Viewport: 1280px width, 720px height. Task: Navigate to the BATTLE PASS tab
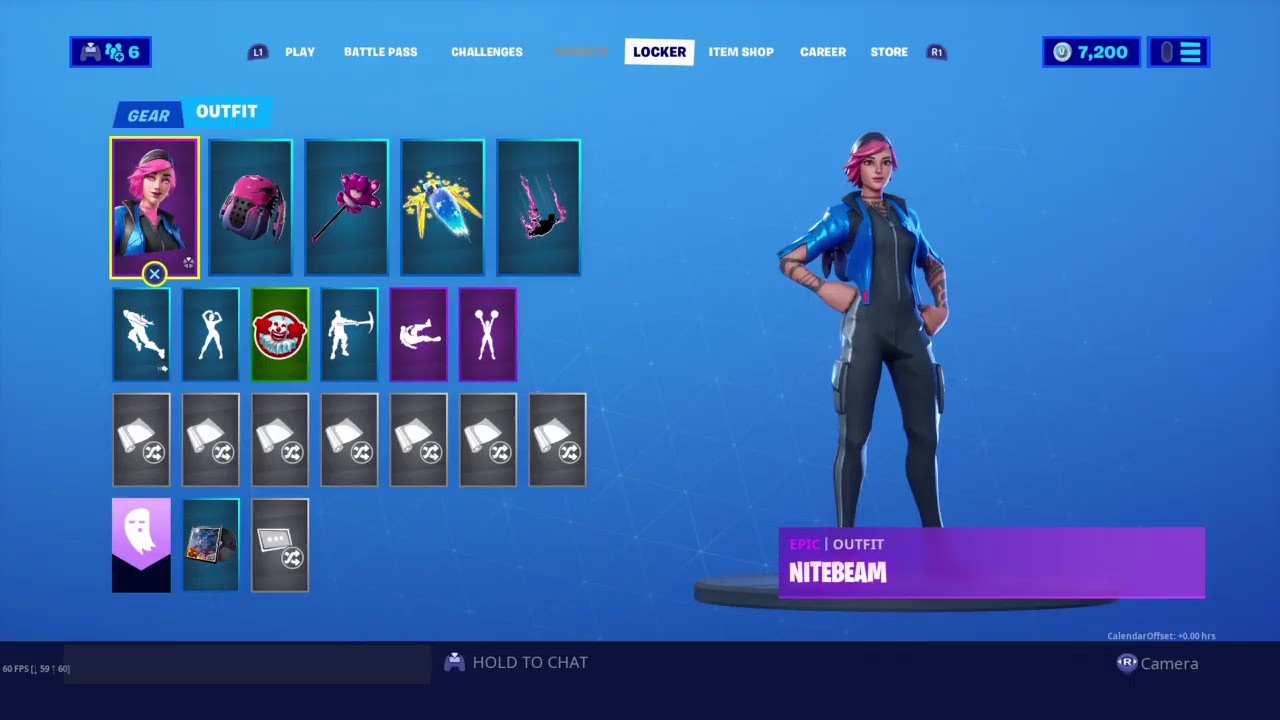[x=380, y=52]
